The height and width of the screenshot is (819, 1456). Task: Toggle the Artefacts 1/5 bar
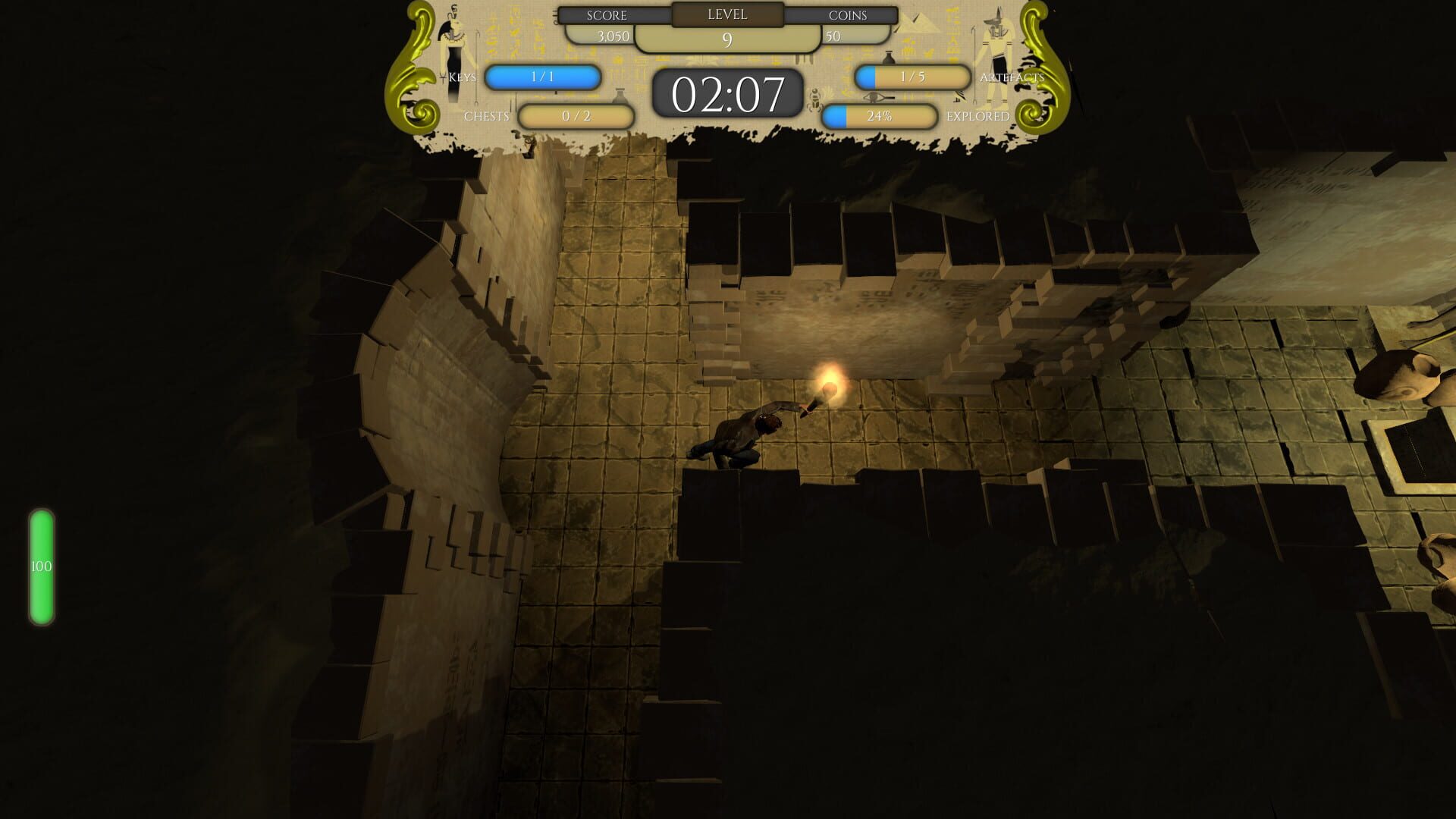click(910, 77)
